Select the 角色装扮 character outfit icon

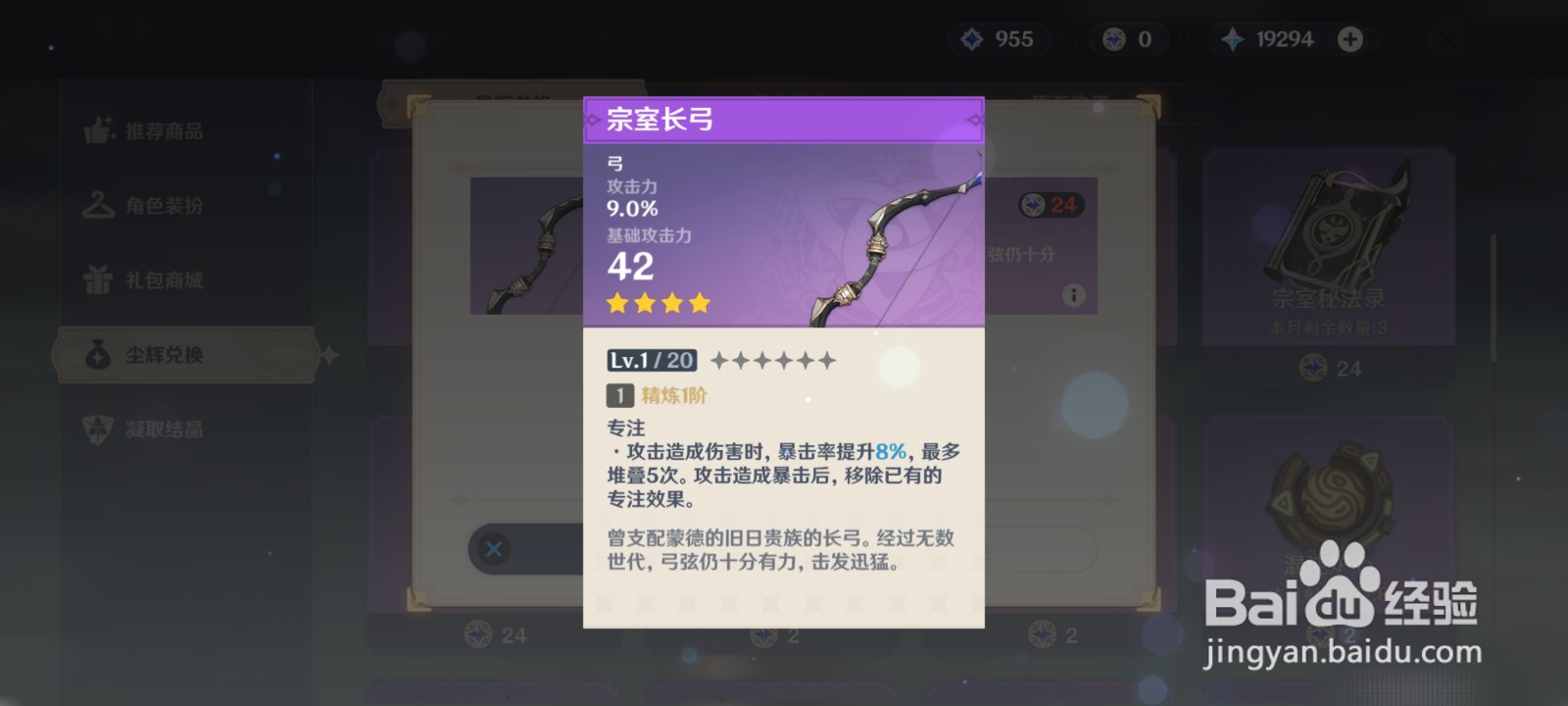(96, 206)
